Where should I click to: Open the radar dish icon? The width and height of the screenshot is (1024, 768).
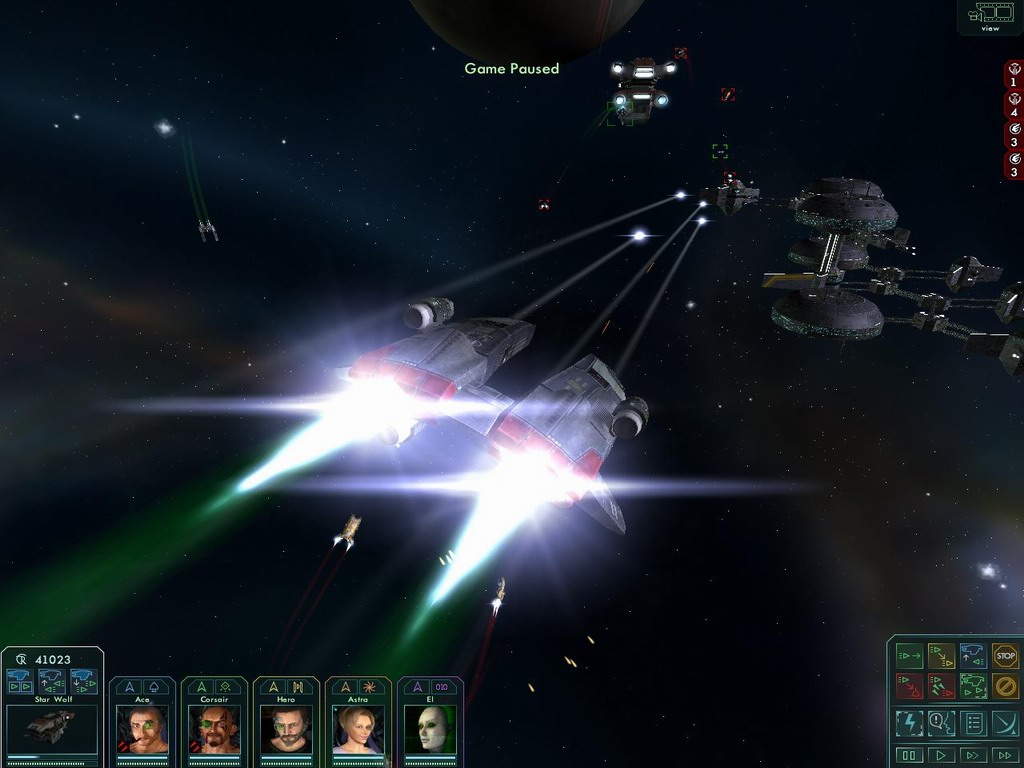1005,722
